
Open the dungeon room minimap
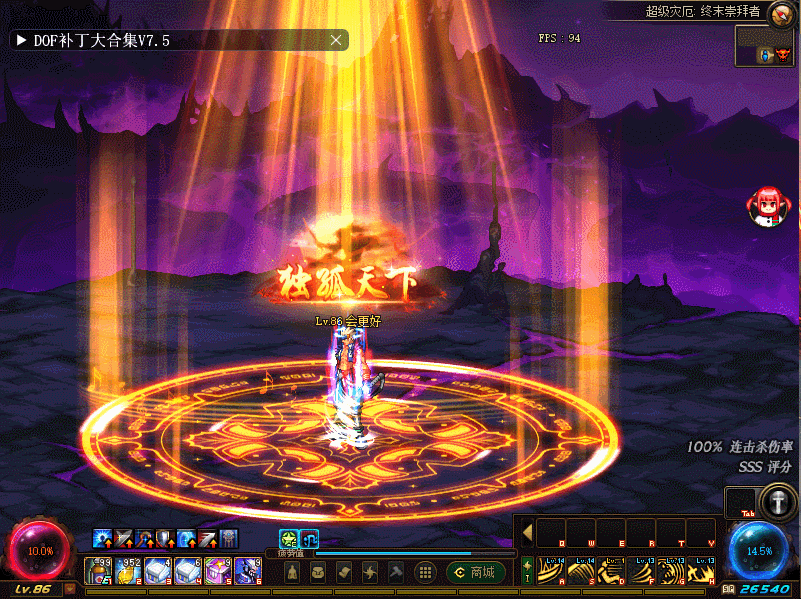coord(765,46)
